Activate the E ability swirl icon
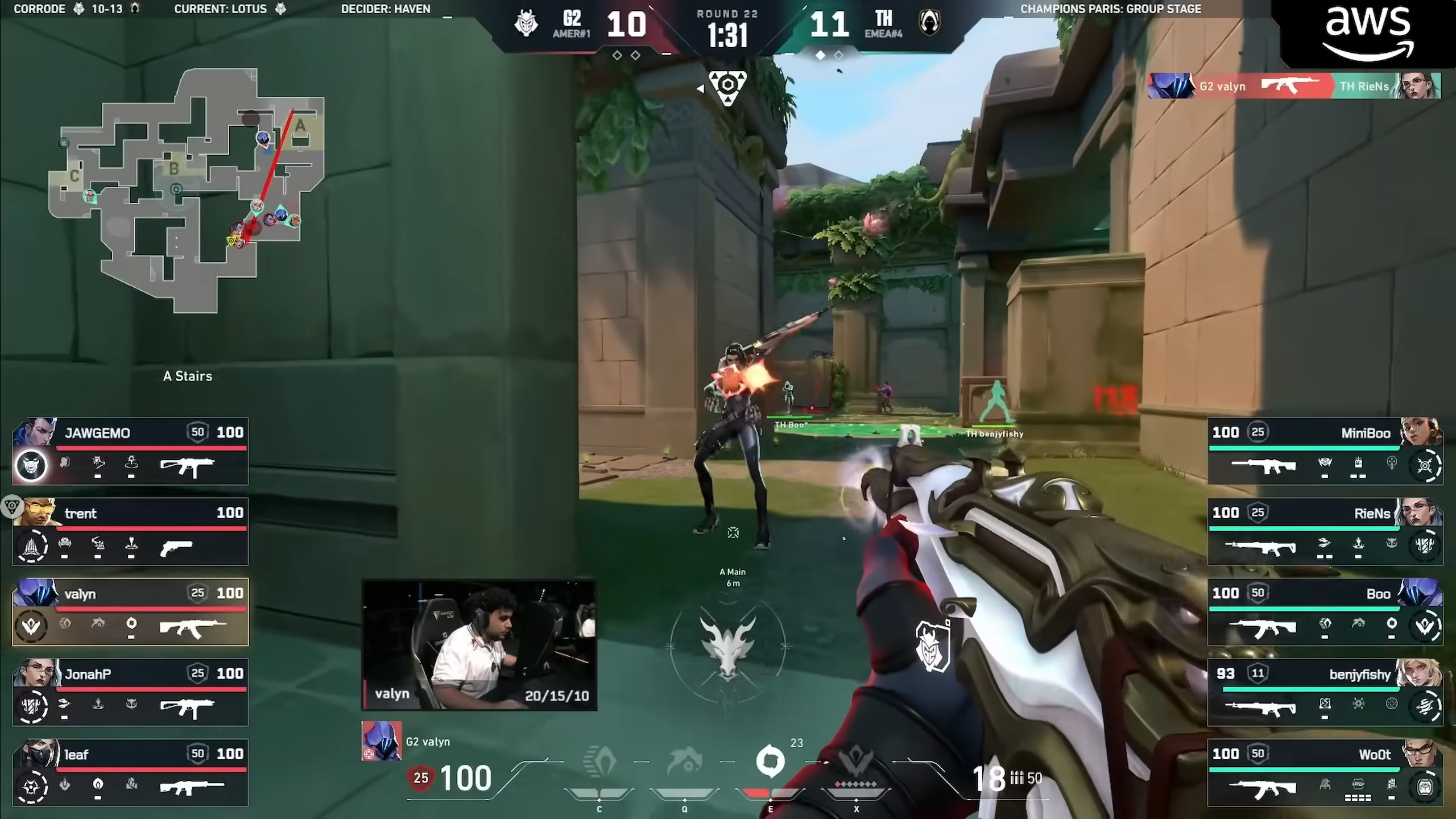 (770, 762)
